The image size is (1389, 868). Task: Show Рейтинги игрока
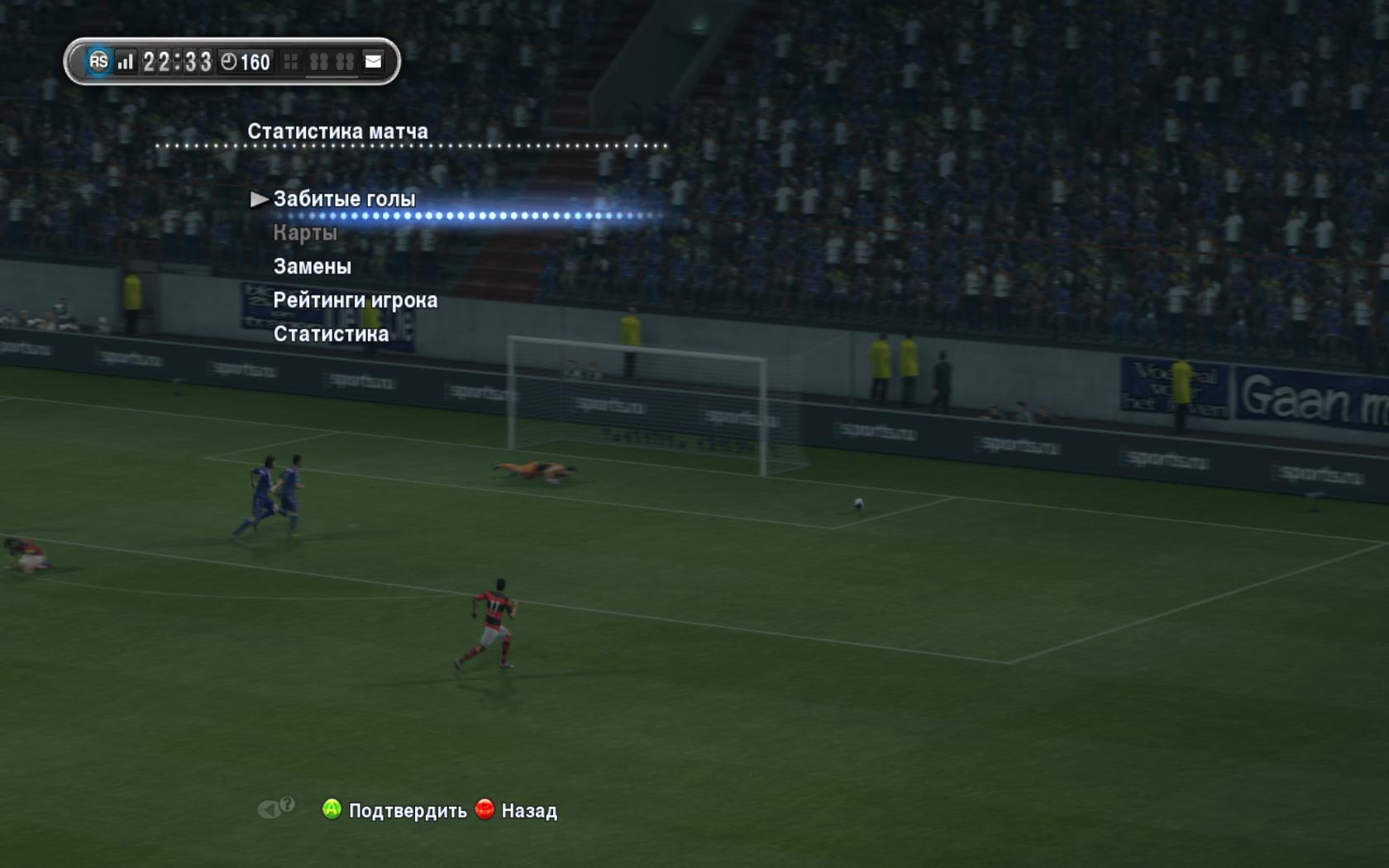(x=355, y=300)
